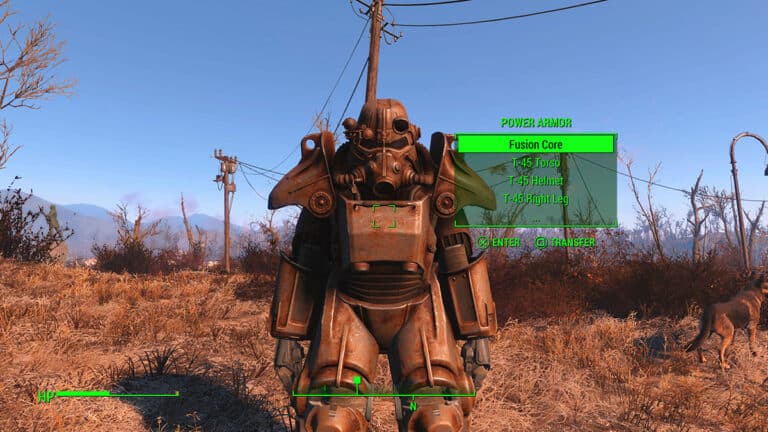The height and width of the screenshot is (432, 768).
Task: Select the T-45 Right Leg entry
Action: pos(535,199)
